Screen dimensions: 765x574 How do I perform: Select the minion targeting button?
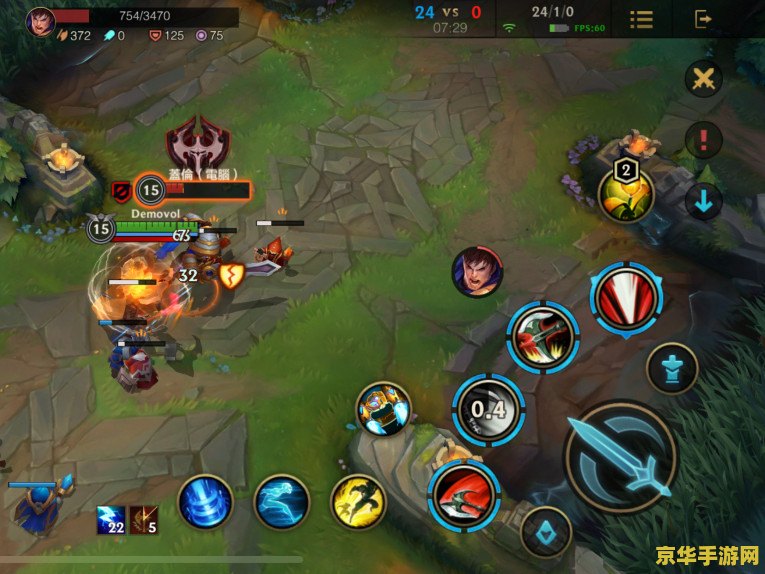(546, 531)
